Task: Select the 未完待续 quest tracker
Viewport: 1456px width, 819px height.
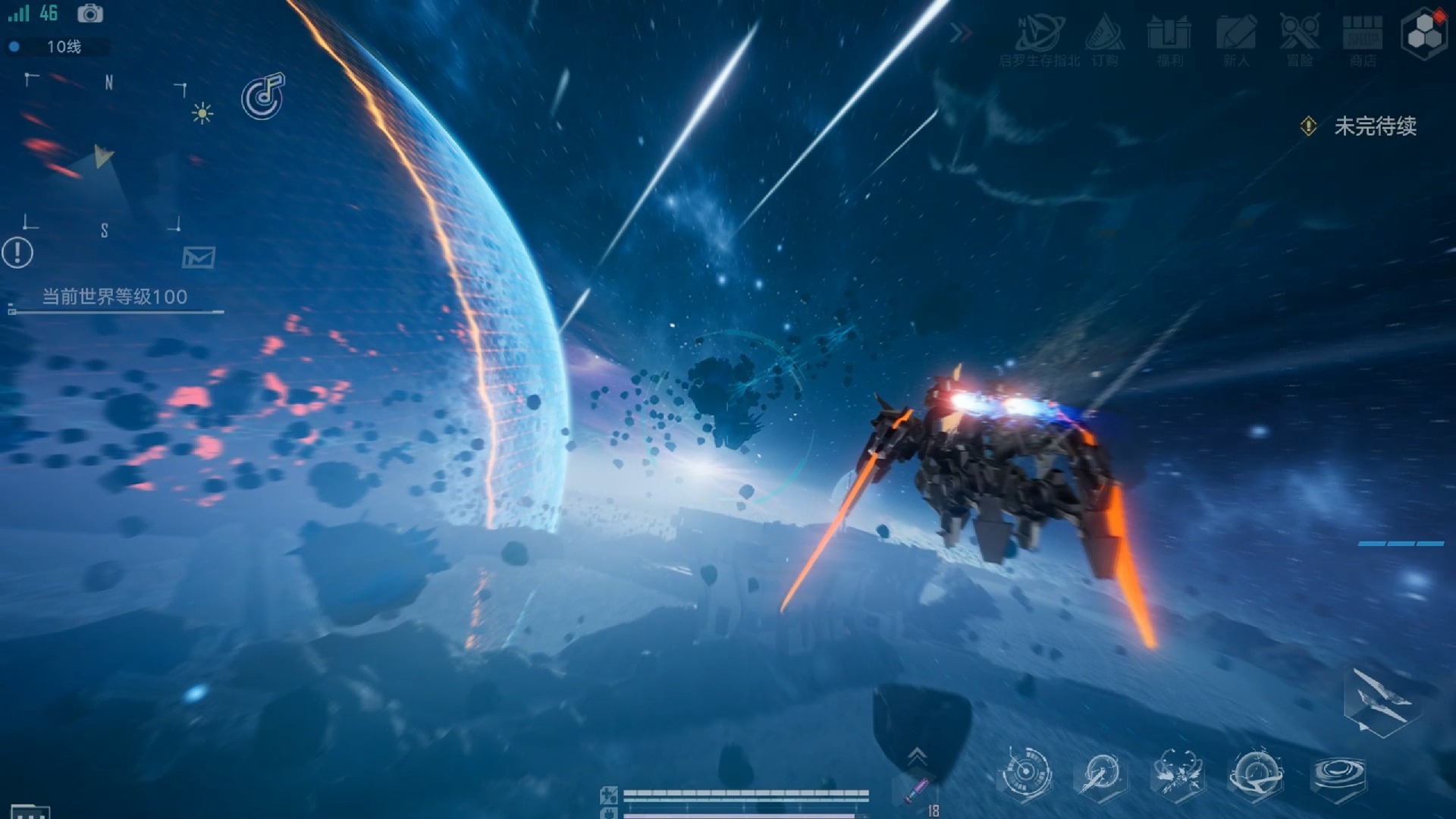Action: point(1374,126)
